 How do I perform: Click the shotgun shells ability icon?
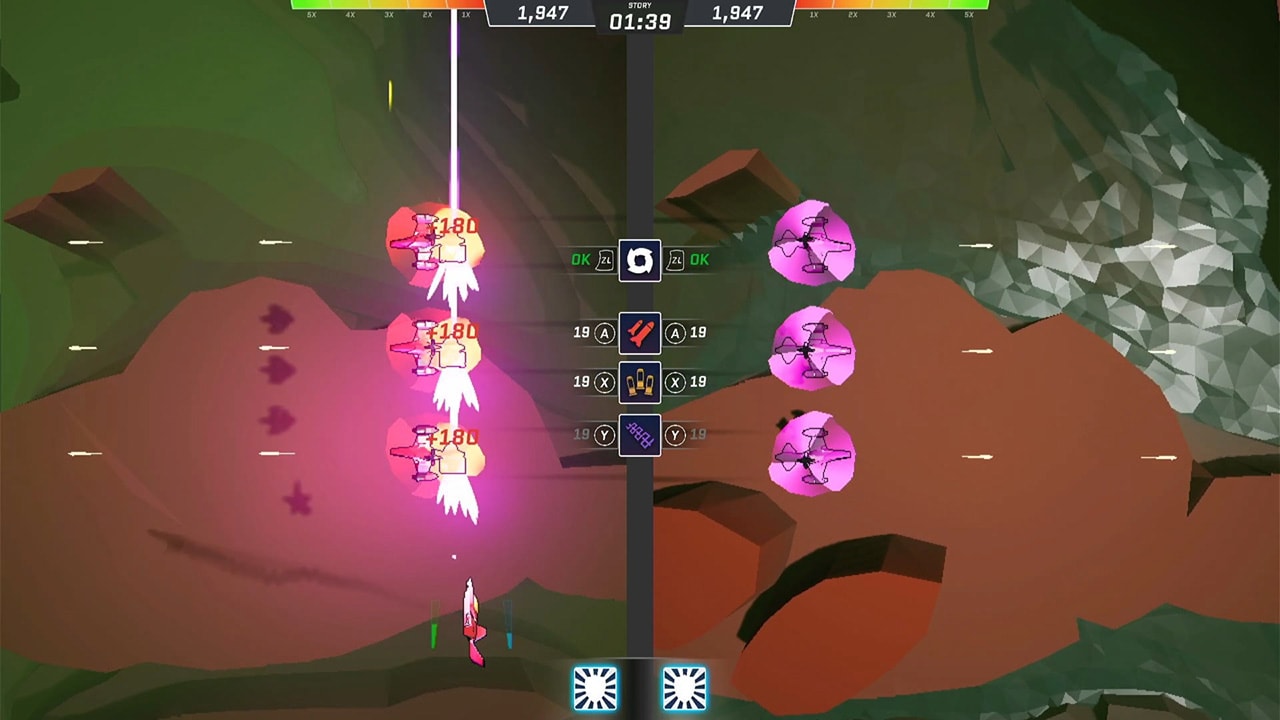point(639,383)
